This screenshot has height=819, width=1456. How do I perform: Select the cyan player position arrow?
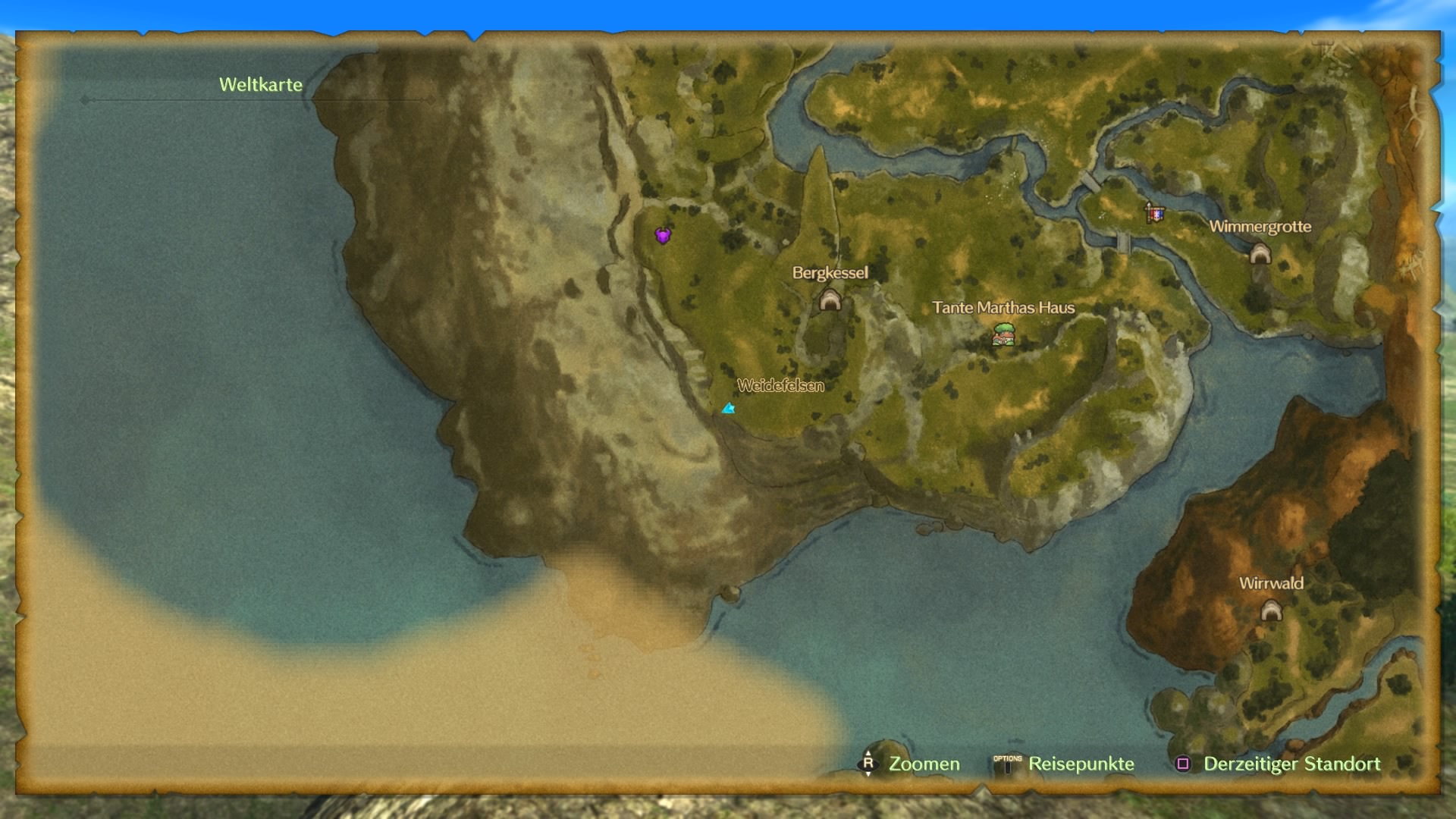(x=729, y=409)
